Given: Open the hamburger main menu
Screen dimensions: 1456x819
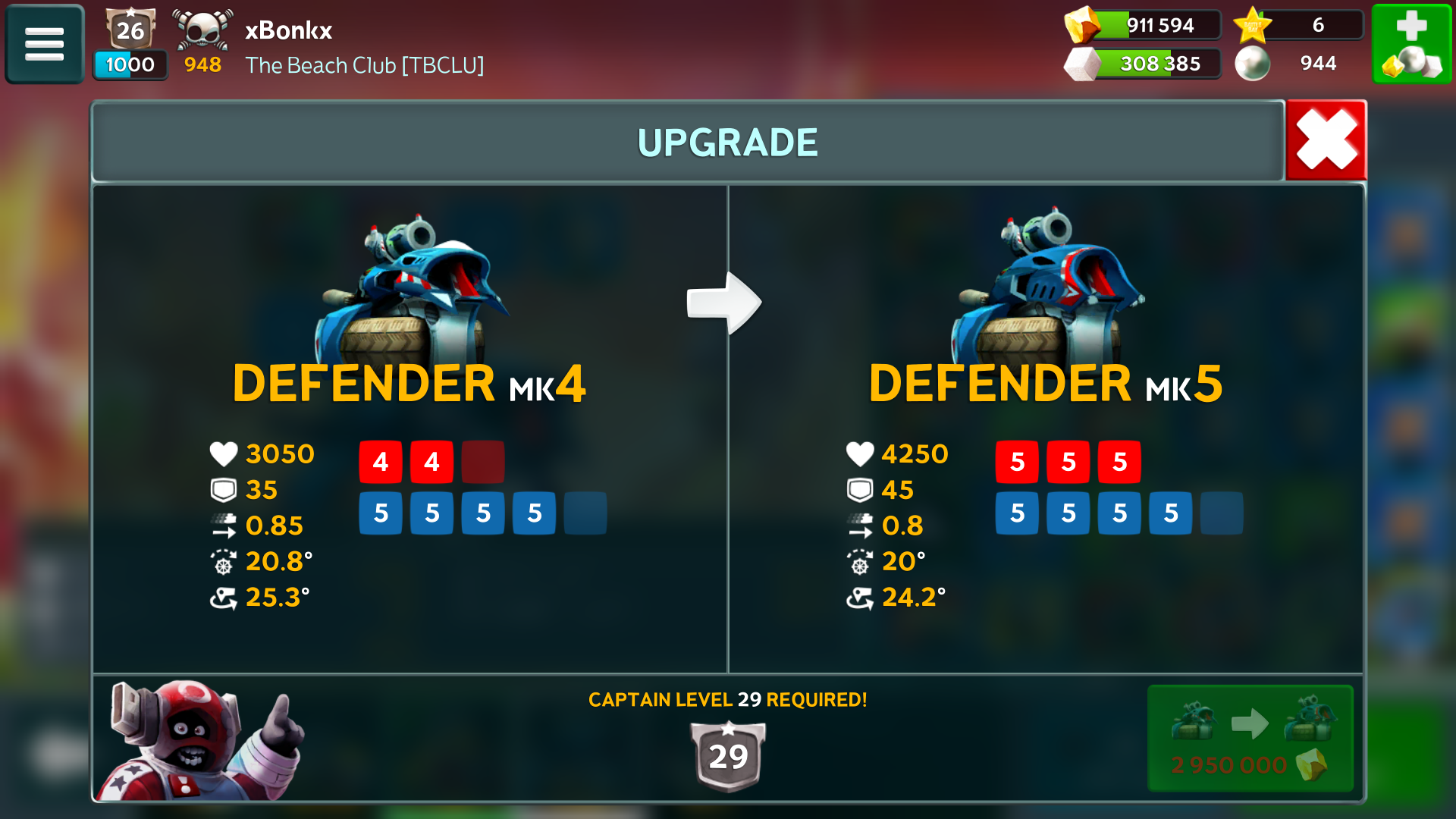Looking at the screenshot, I should pos(44,44).
